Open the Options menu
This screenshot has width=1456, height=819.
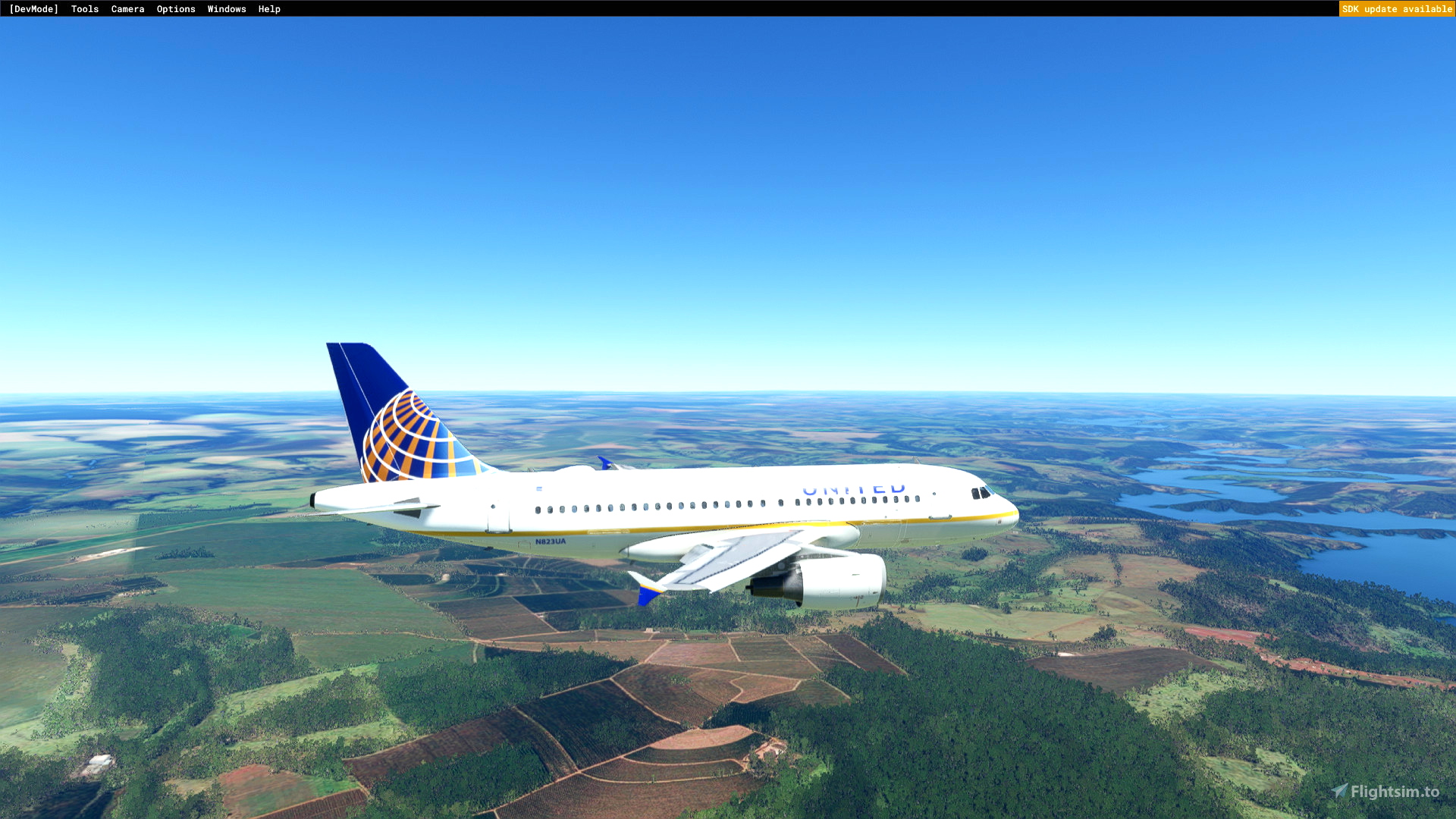[176, 8]
